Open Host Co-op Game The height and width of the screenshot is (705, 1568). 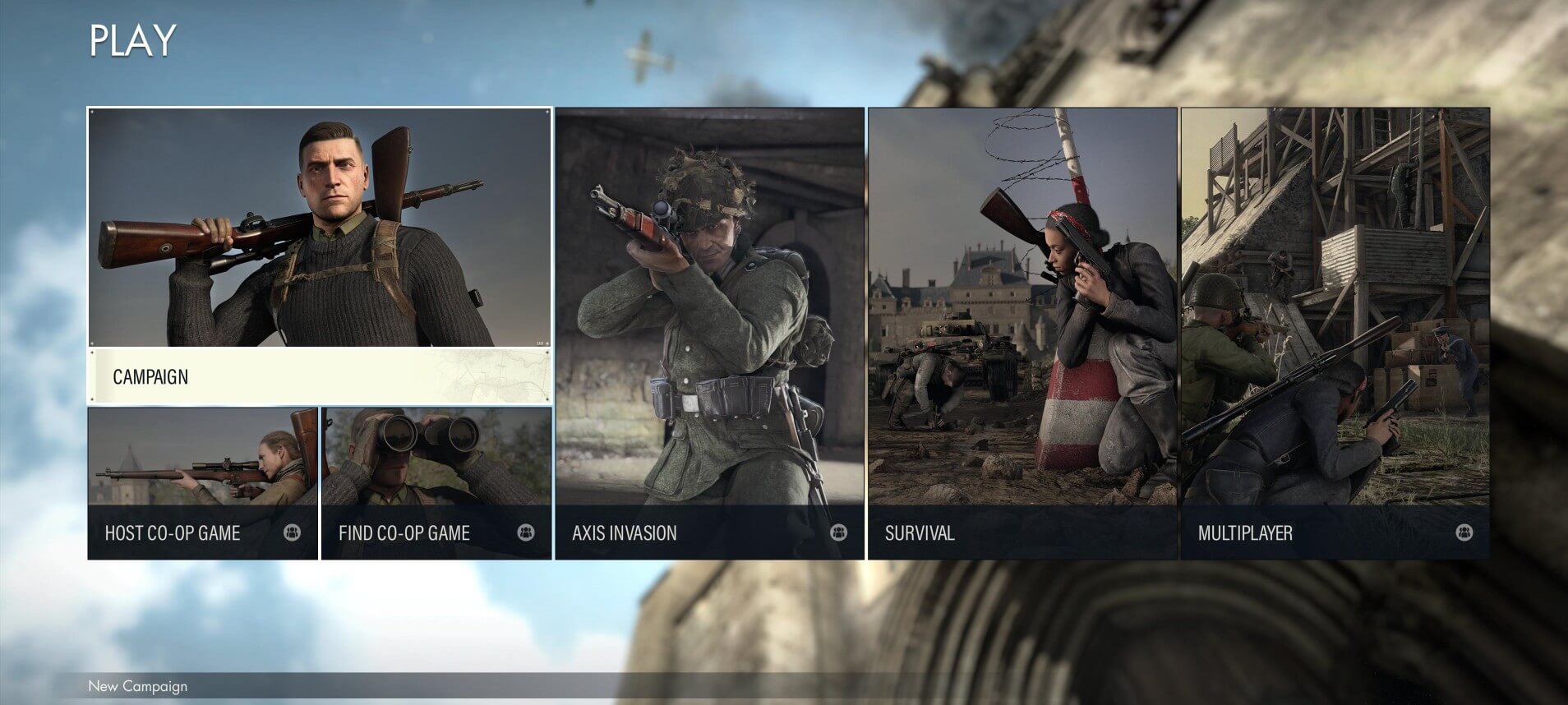pos(202,483)
